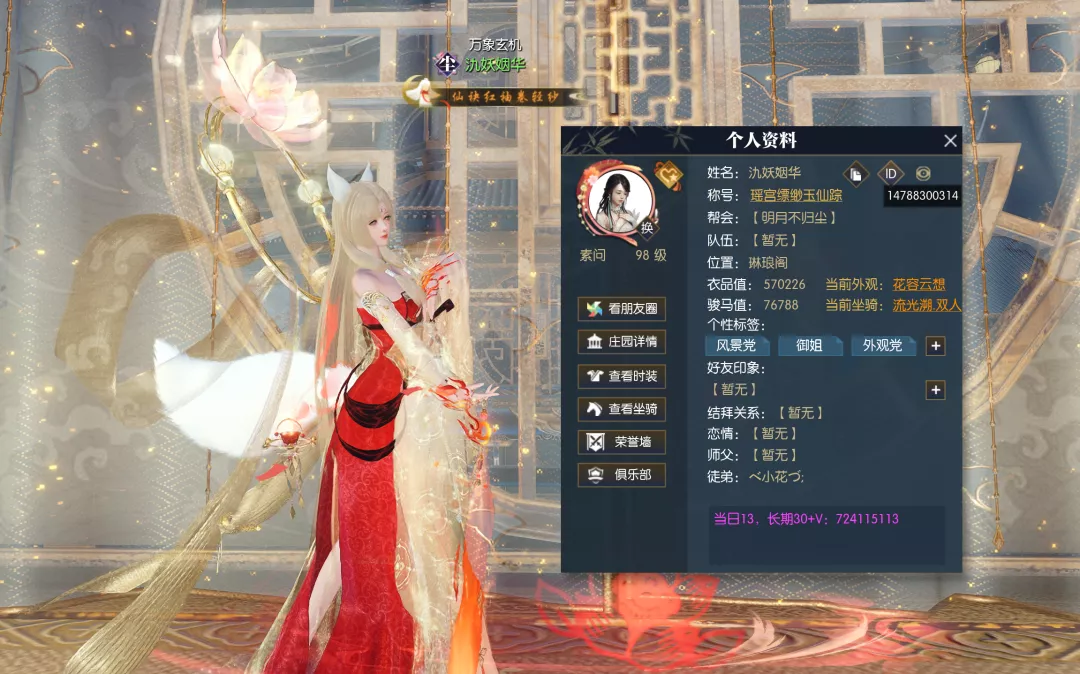View 庄园详情 manor details

click(621, 342)
